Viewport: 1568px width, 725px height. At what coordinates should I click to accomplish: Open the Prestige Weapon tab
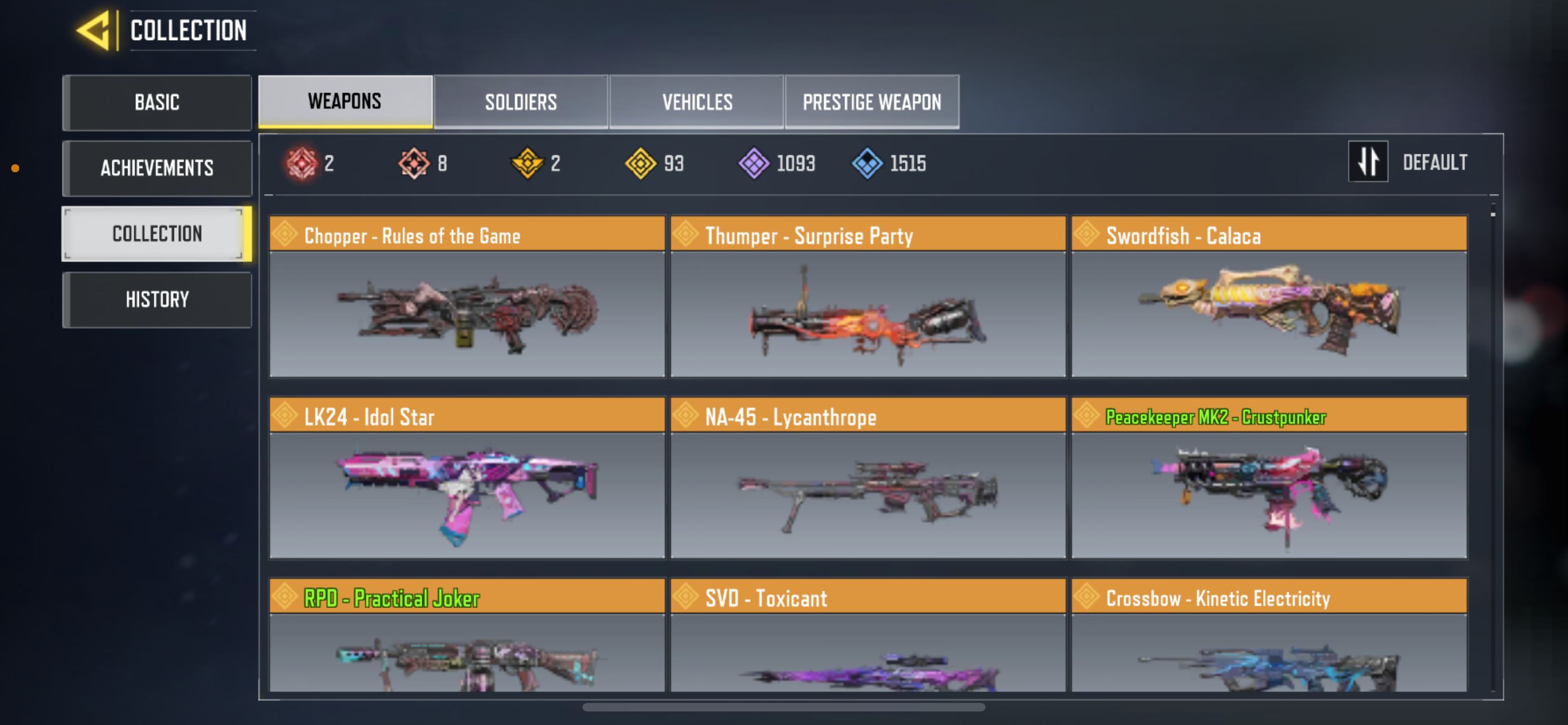click(x=871, y=102)
